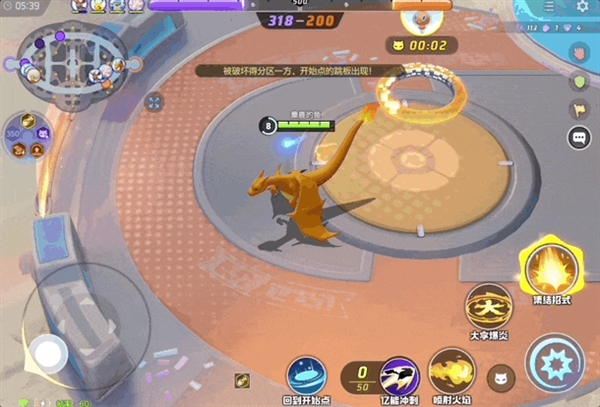Viewport: 600px width, 407px height.
Task: Open the settings gear menu
Action: 583,7
